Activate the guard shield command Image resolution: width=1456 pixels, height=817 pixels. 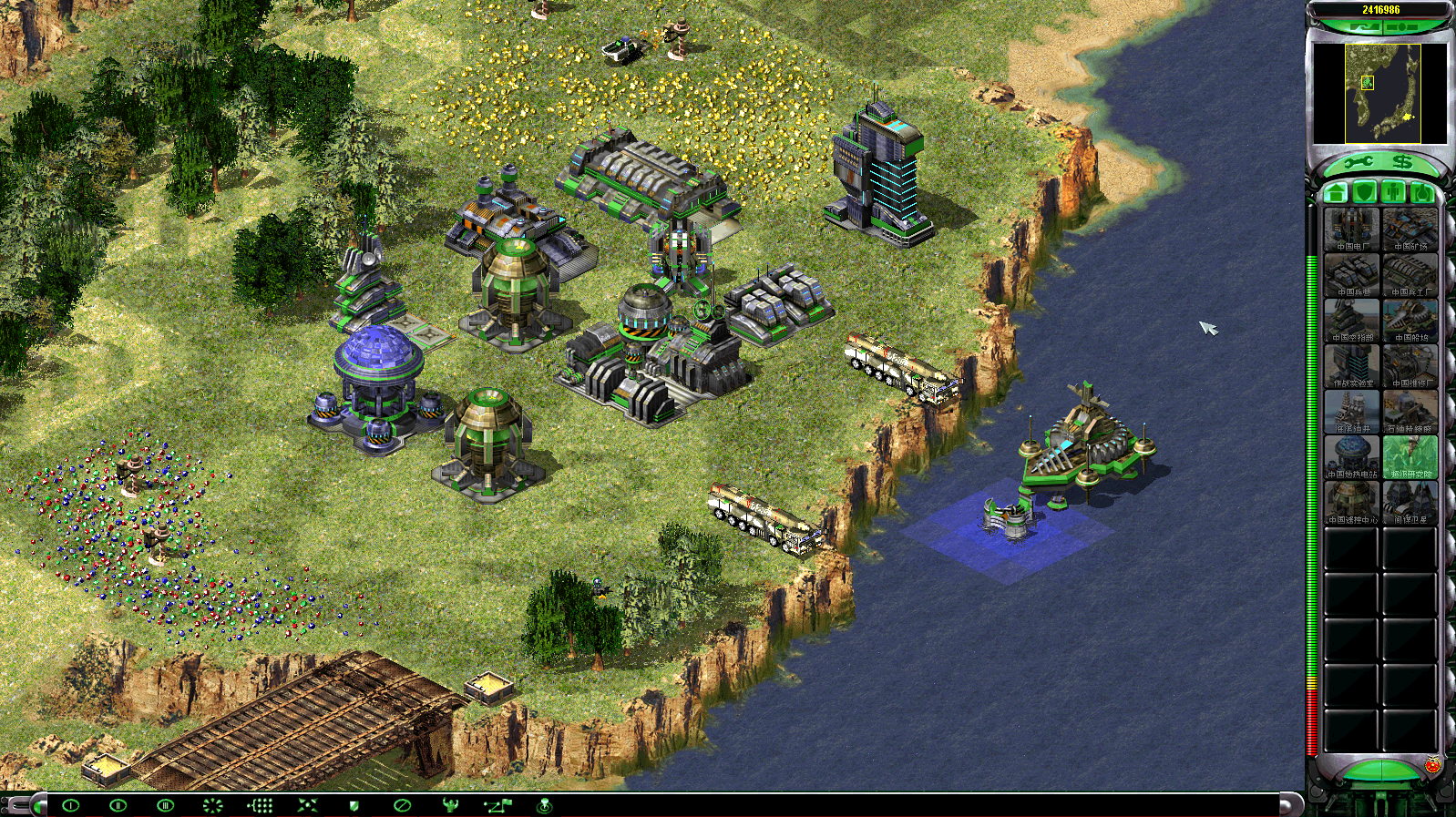(x=354, y=805)
